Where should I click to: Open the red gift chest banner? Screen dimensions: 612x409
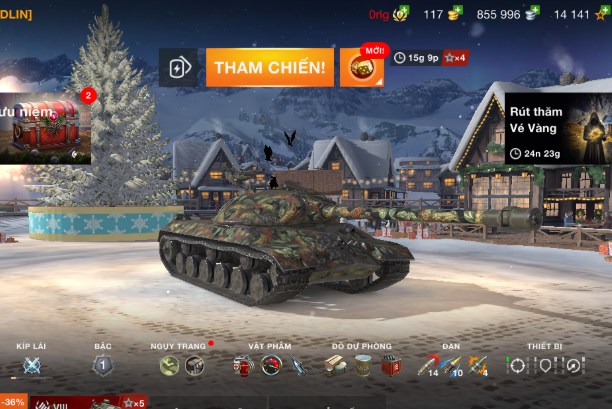click(x=44, y=127)
